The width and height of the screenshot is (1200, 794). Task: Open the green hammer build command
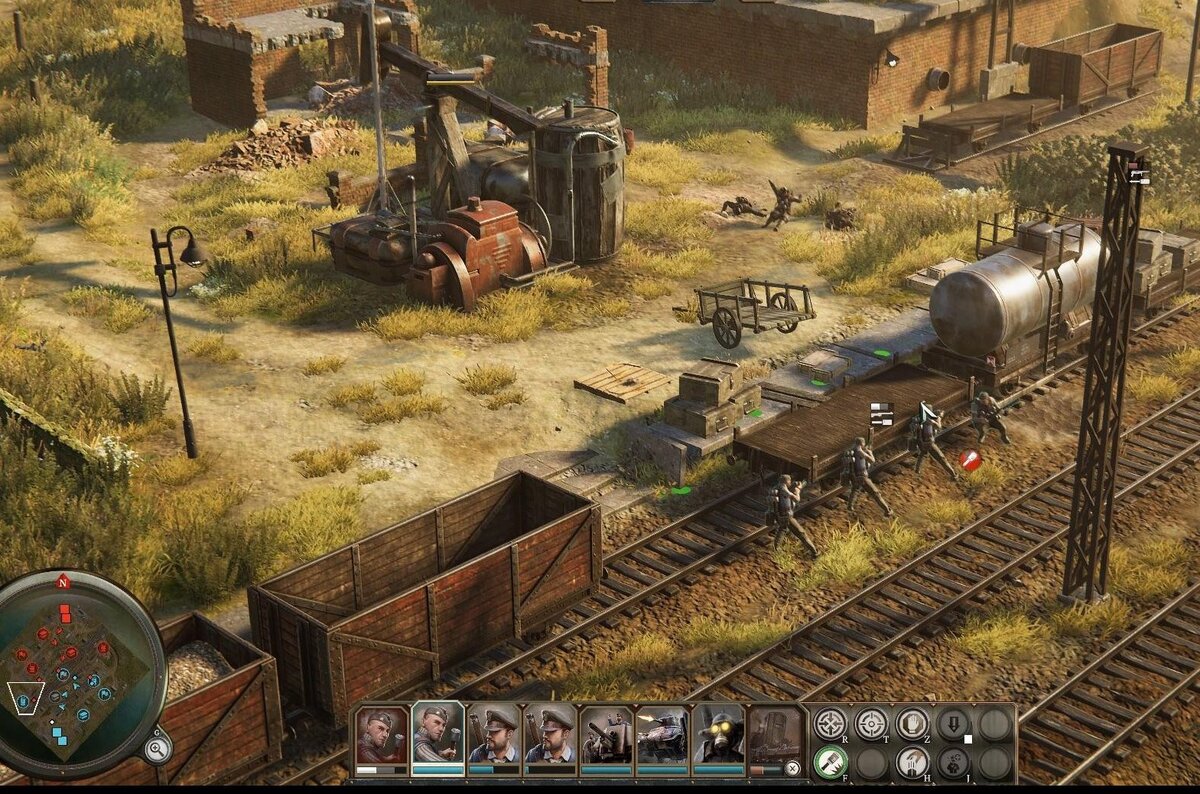[x=830, y=764]
